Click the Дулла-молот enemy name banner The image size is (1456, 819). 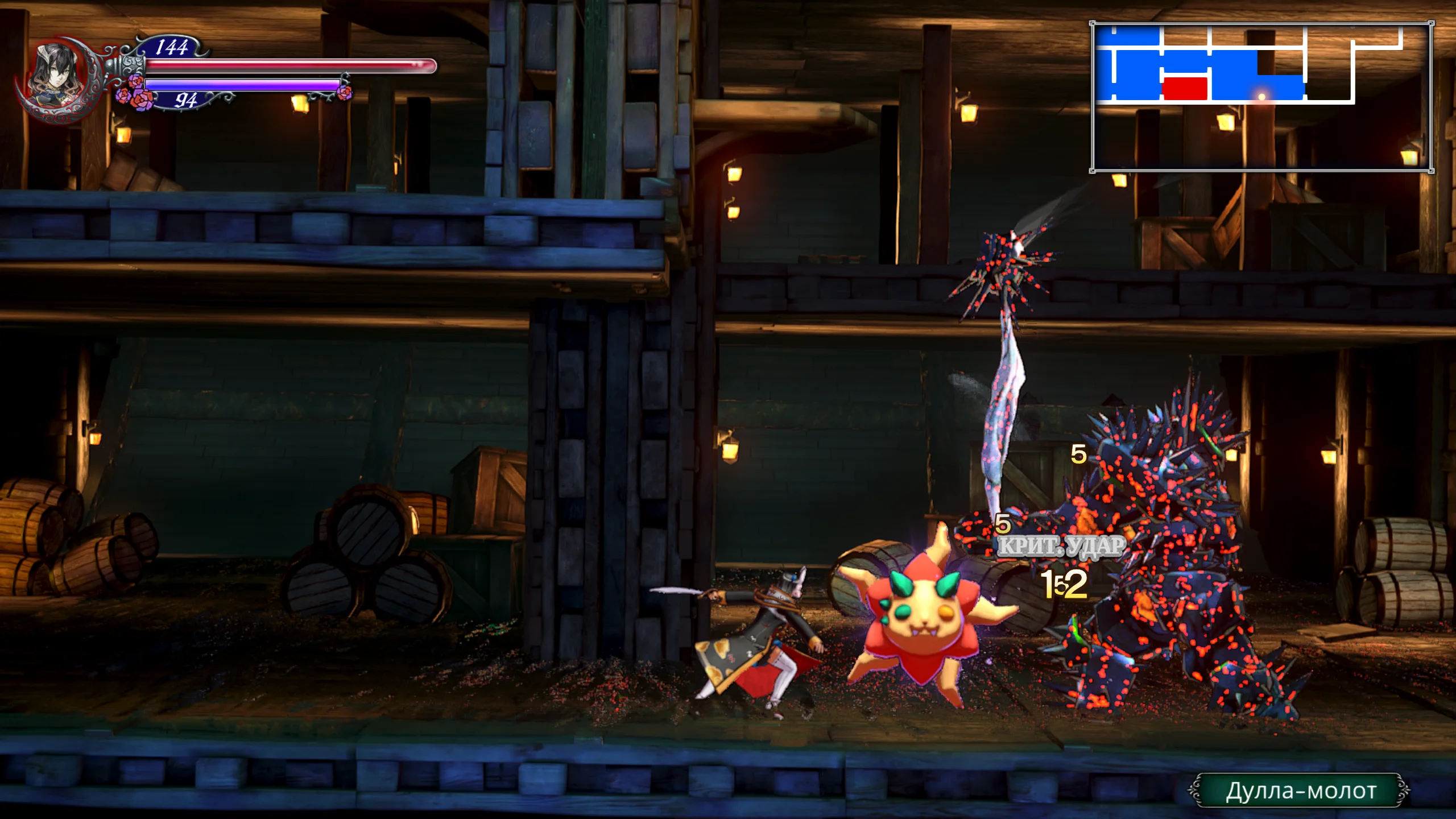1300,791
